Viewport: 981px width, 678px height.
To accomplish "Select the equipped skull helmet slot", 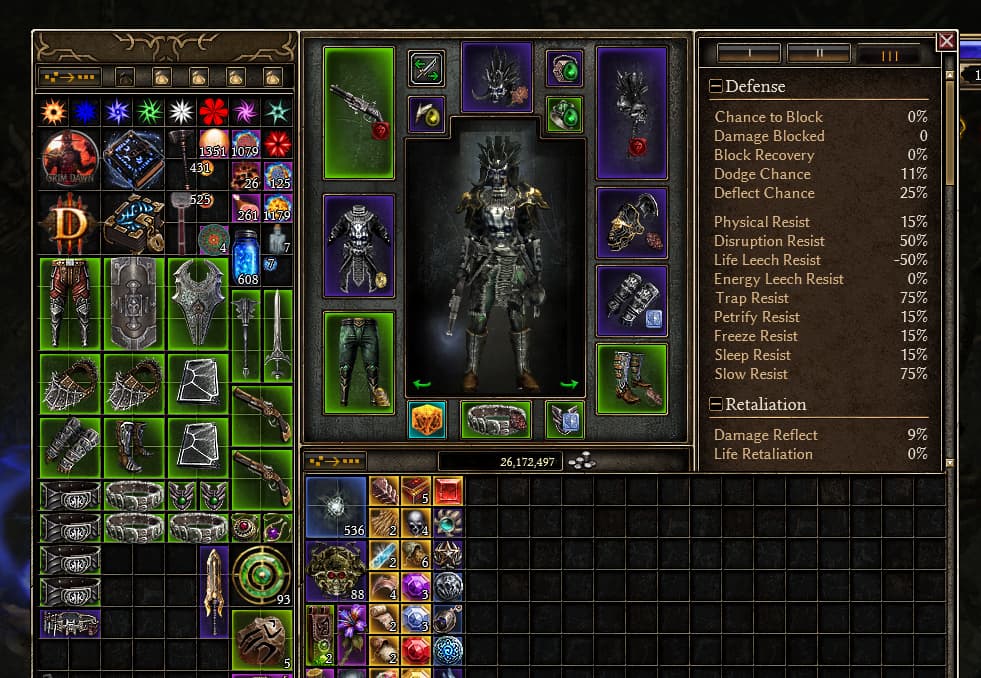I will pyautogui.click(x=497, y=76).
